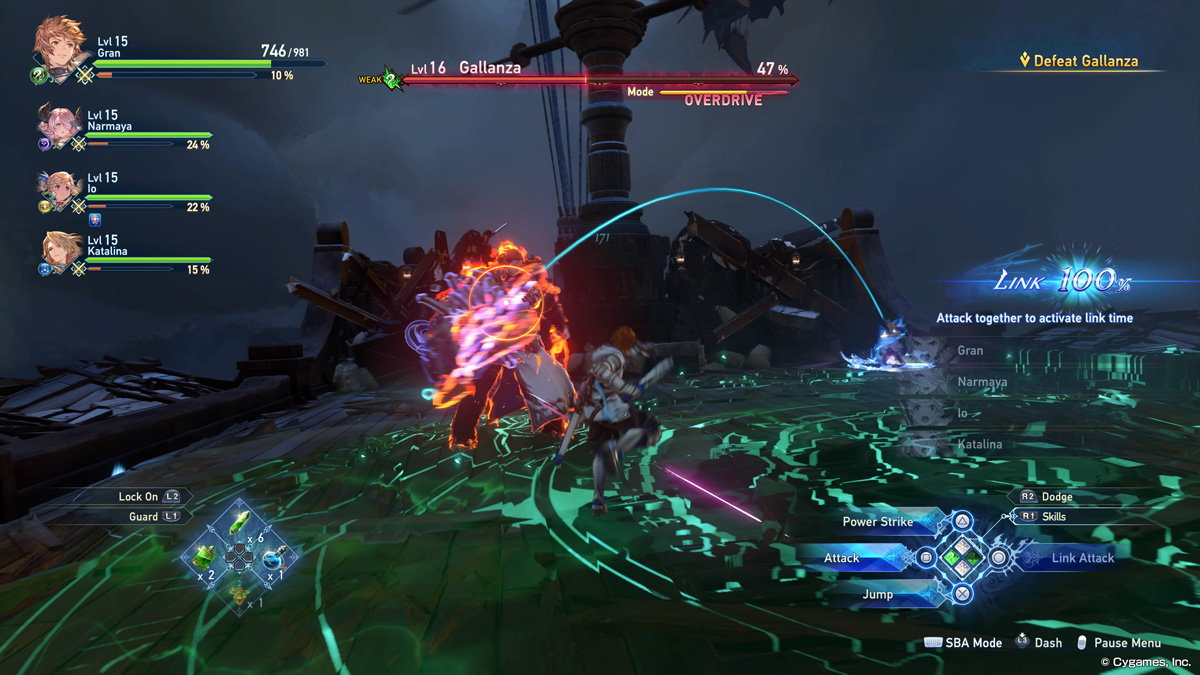Use the green potion jar item
1200x675 pixels.
[x=205, y=556]
